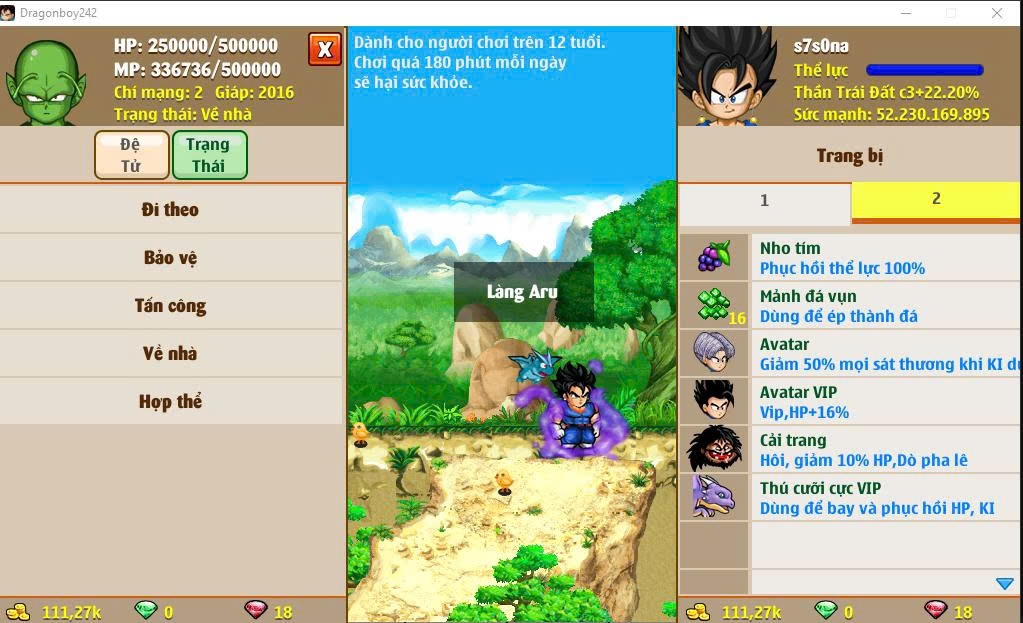Select the Avatar item with grey hair
The width and height of the screenshot is (1023, 623).
pyautogui.click(x=850, y=354)
